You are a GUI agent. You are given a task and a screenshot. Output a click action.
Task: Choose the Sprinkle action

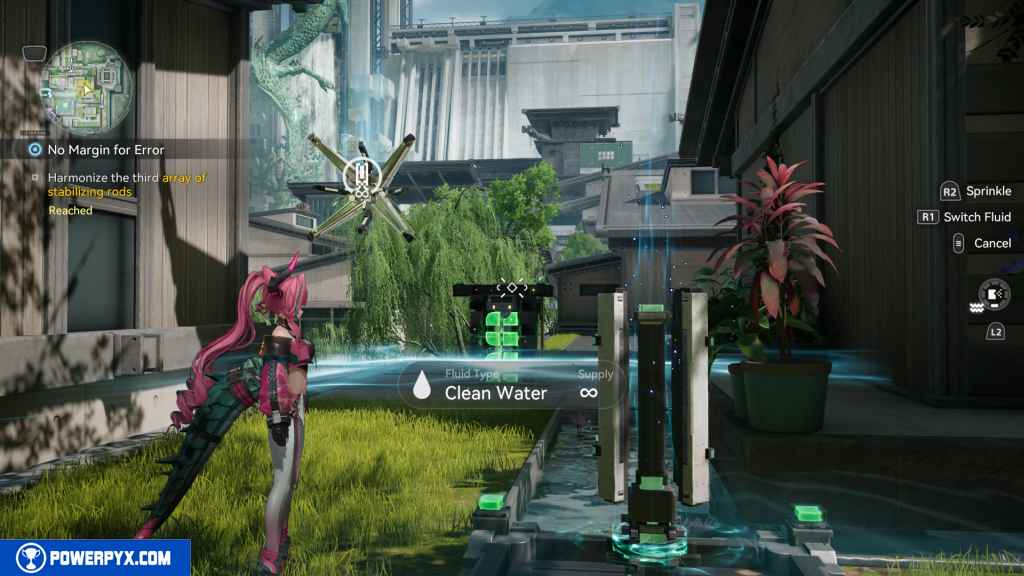click(988, 191)
